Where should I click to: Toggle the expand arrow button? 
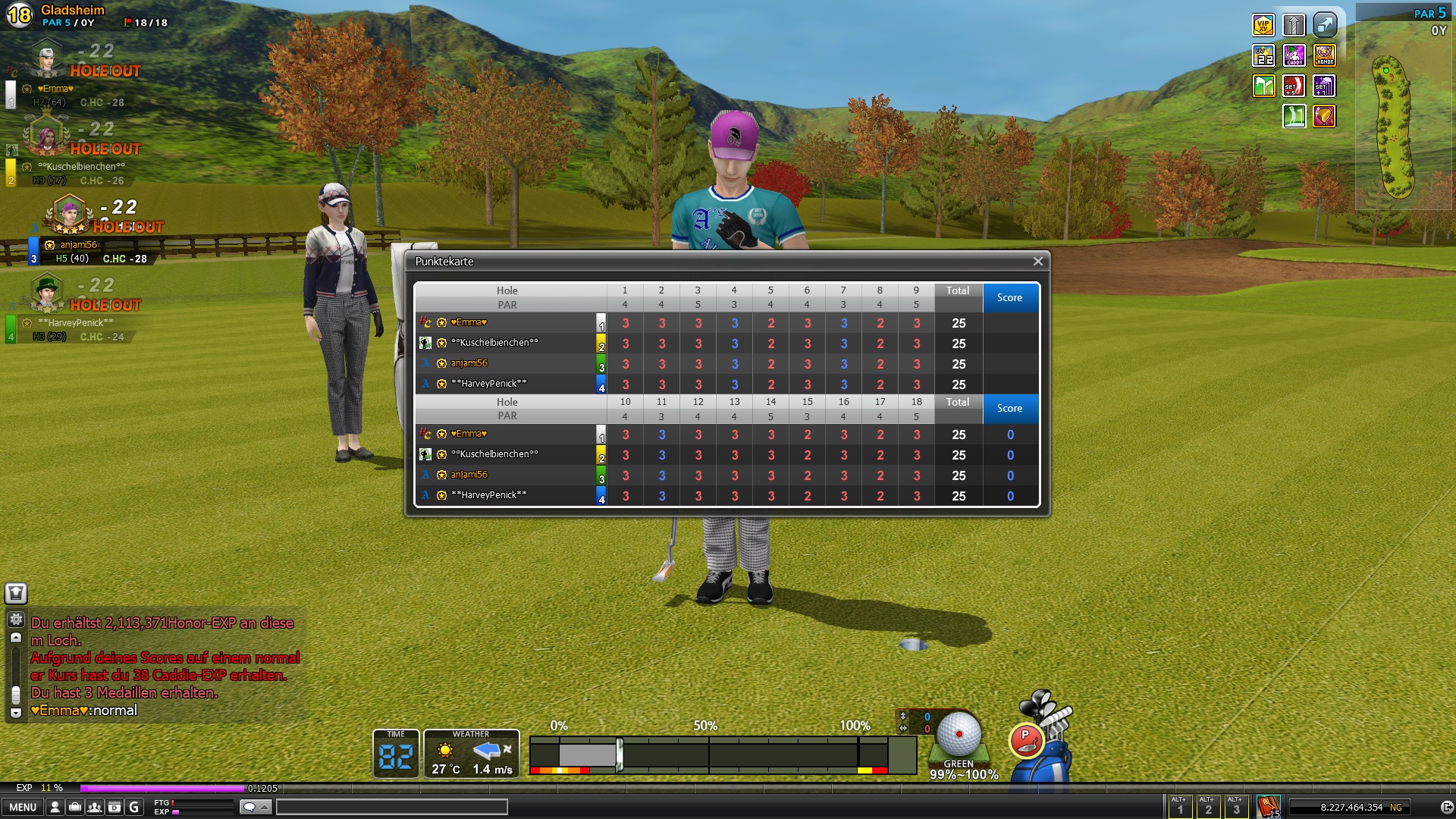1325,25
